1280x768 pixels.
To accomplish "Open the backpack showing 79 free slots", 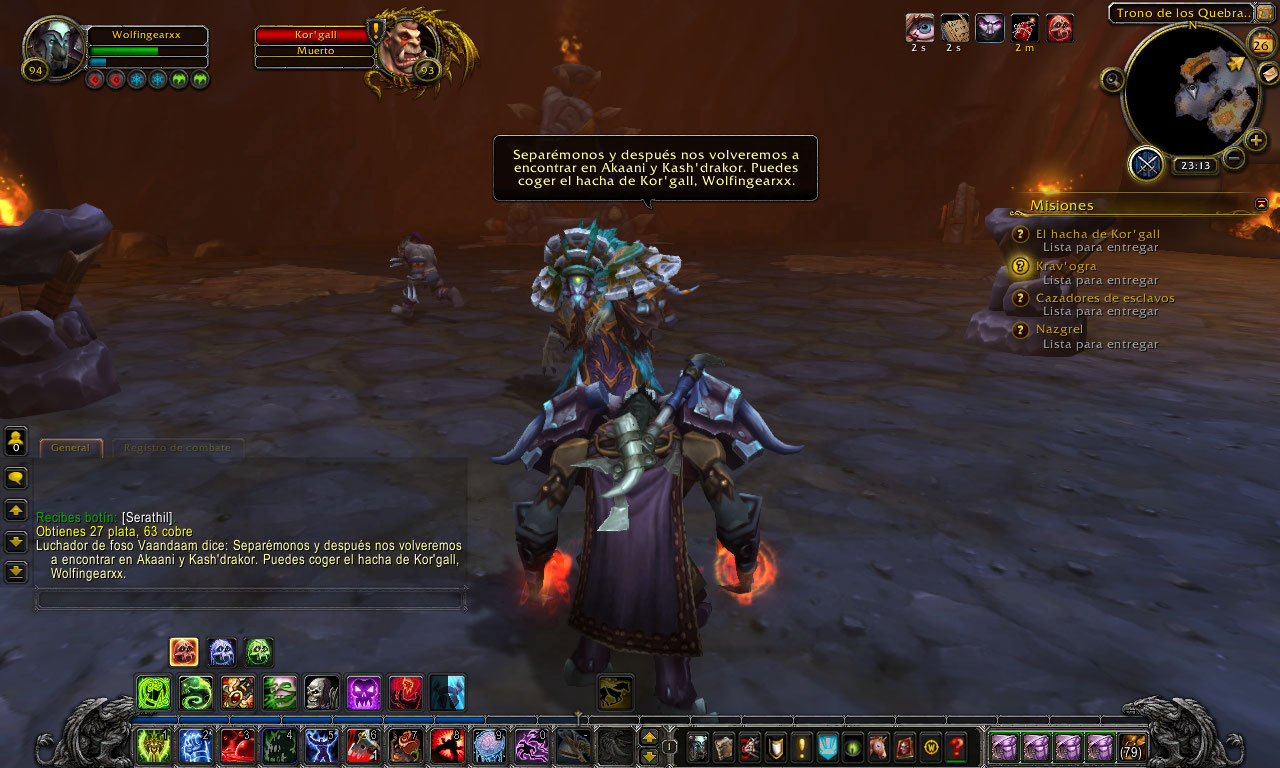I will (x=1132, y=747).
